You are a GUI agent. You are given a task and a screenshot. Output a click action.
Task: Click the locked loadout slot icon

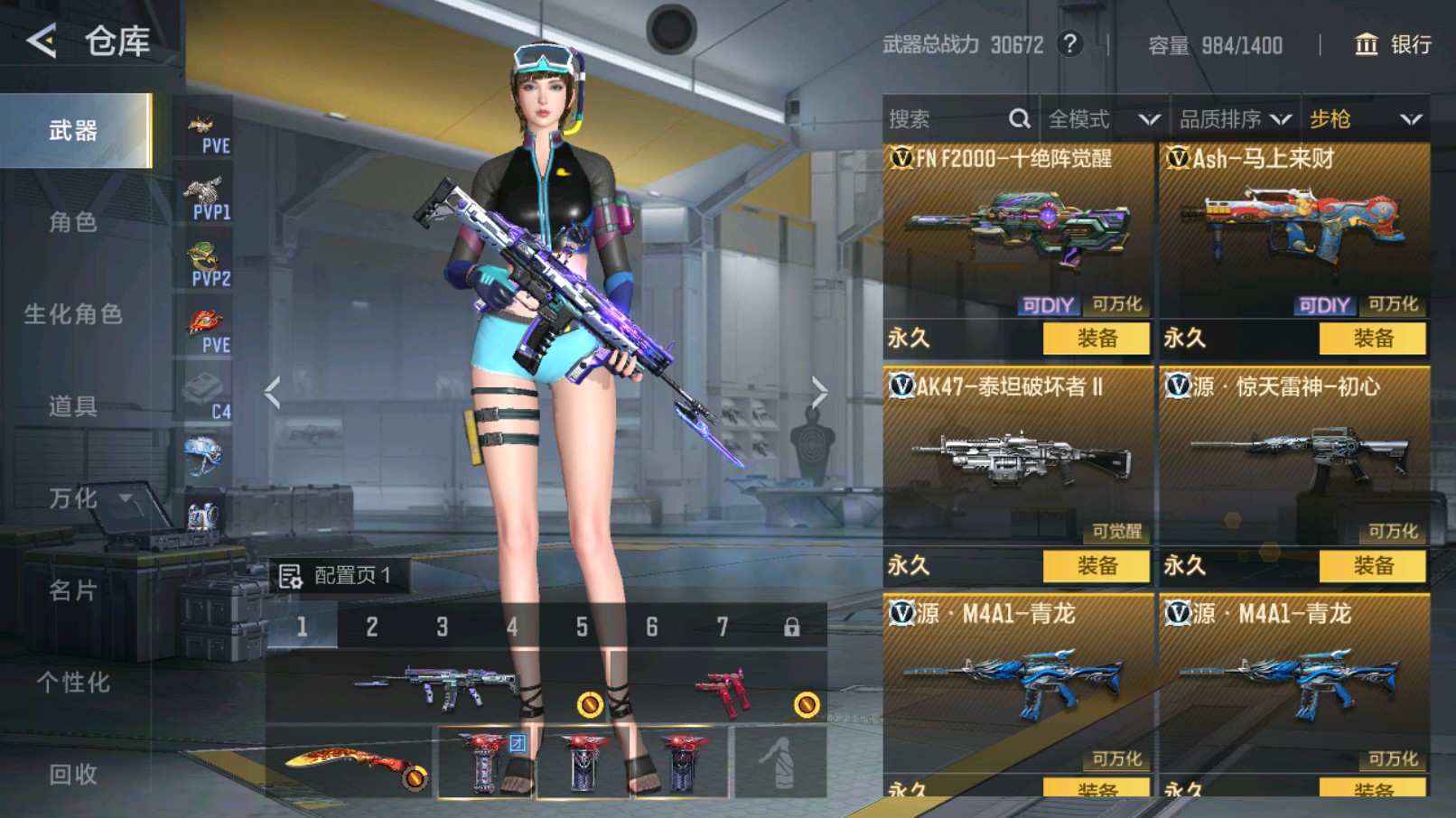point(792,627)
